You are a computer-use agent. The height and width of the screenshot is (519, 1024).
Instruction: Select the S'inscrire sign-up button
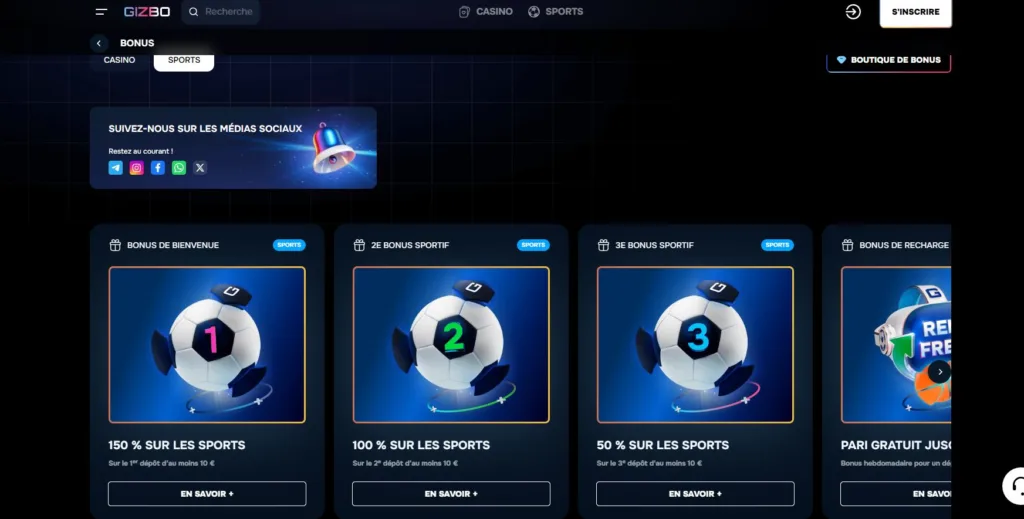[915, 12]
